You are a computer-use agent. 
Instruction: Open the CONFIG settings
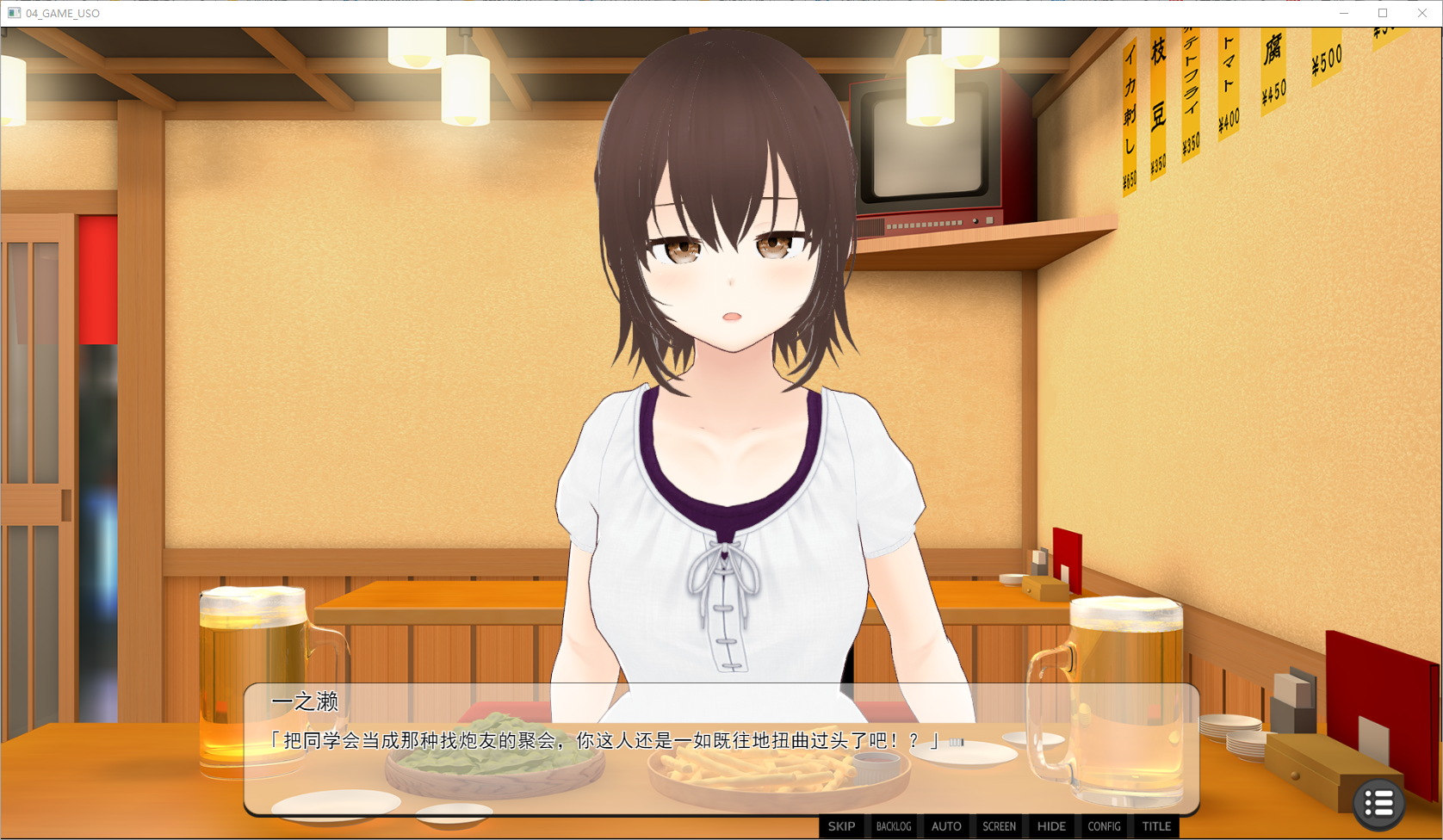click(x=1104, y=826)
